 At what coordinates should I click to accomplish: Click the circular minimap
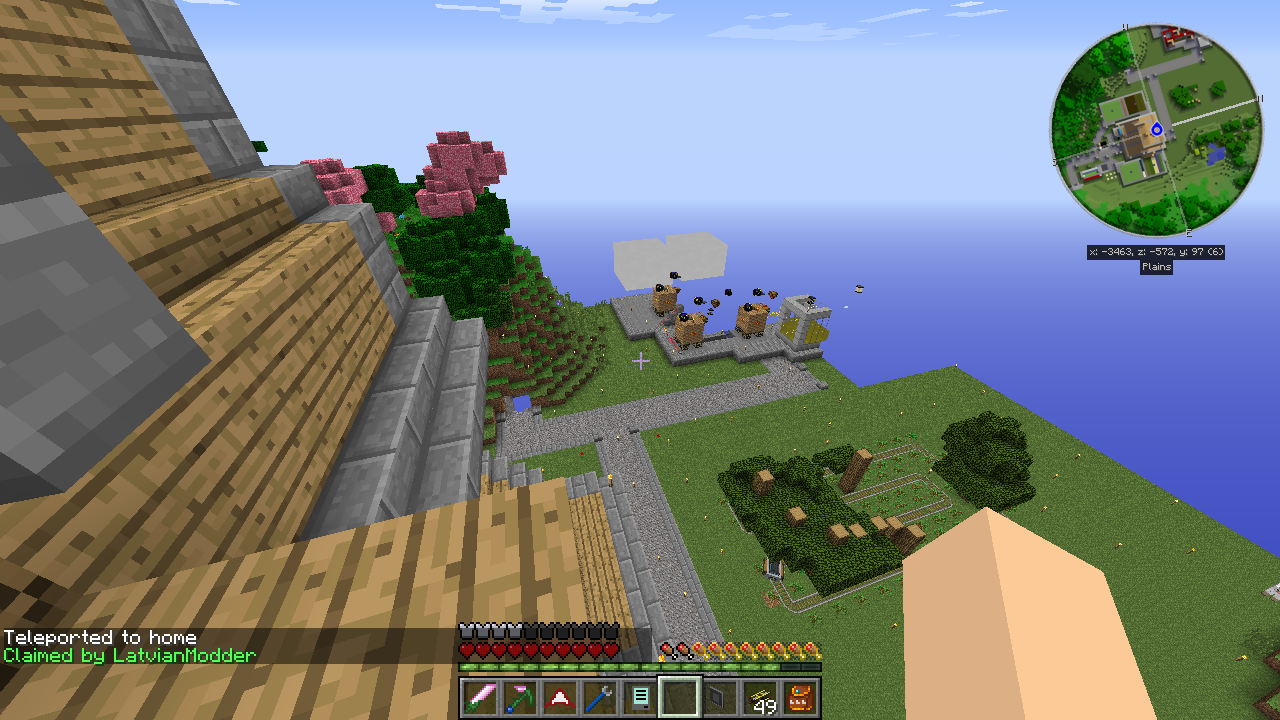(1155, 131)
